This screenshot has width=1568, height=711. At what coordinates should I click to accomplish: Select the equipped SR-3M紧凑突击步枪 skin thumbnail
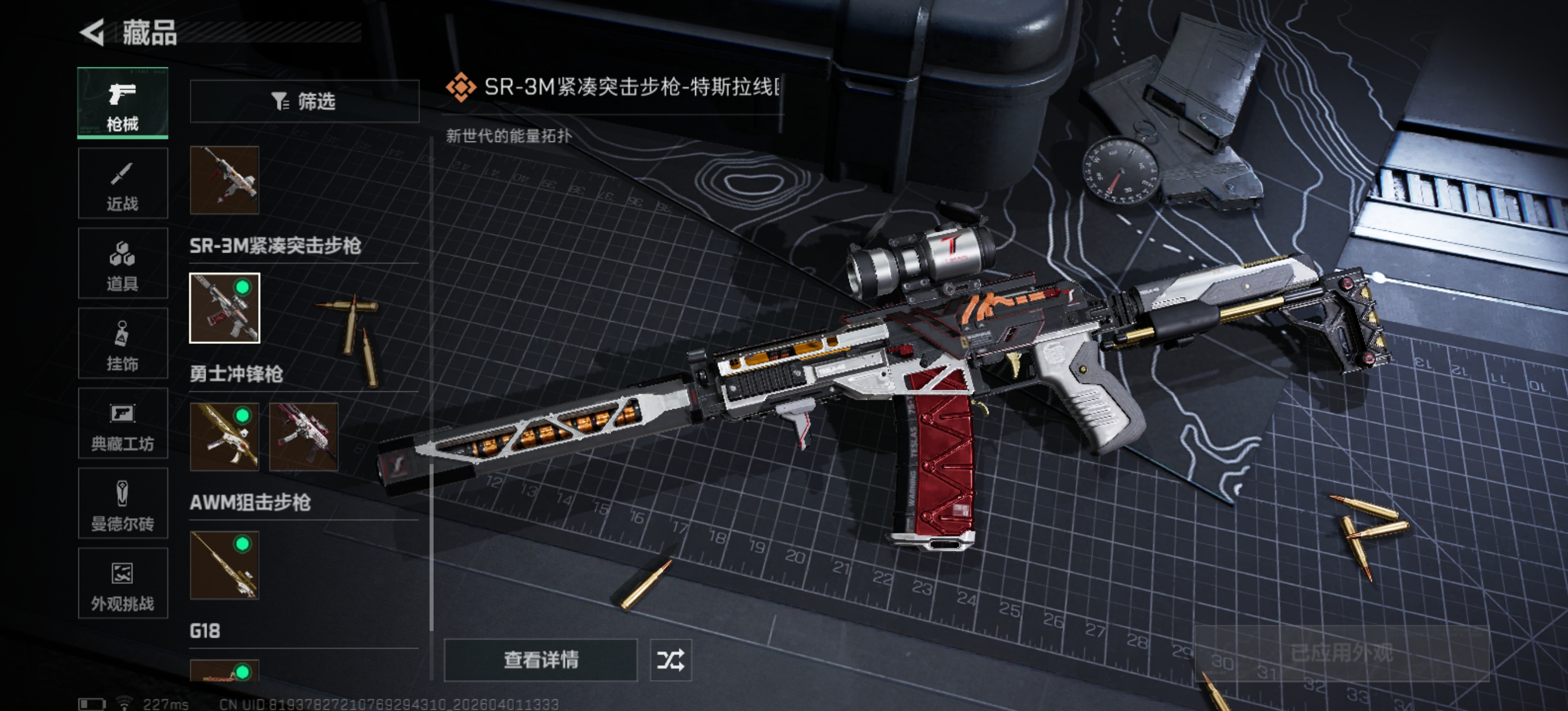(x=225, y=308)
